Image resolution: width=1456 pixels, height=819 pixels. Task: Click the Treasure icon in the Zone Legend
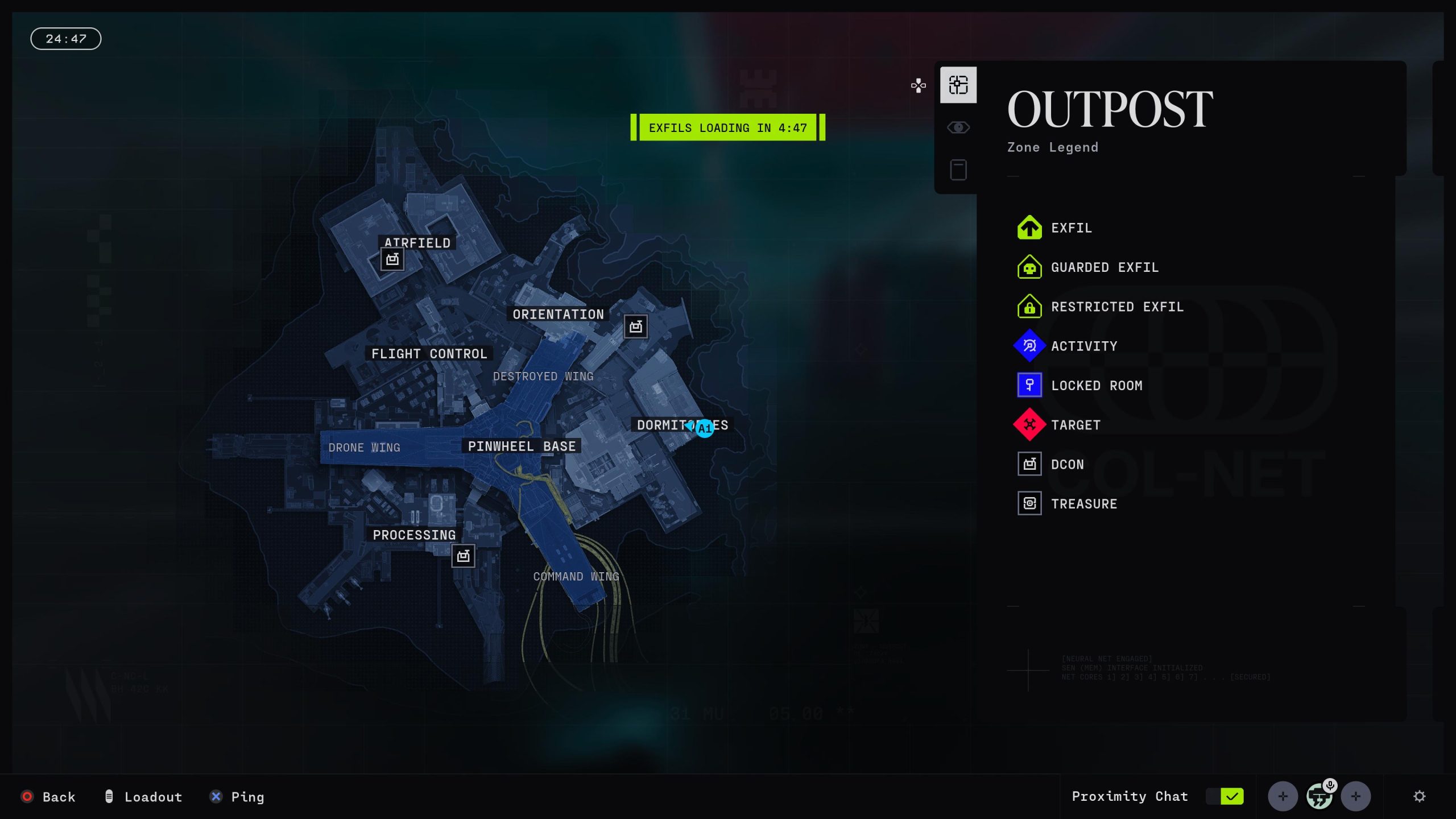1029,503
